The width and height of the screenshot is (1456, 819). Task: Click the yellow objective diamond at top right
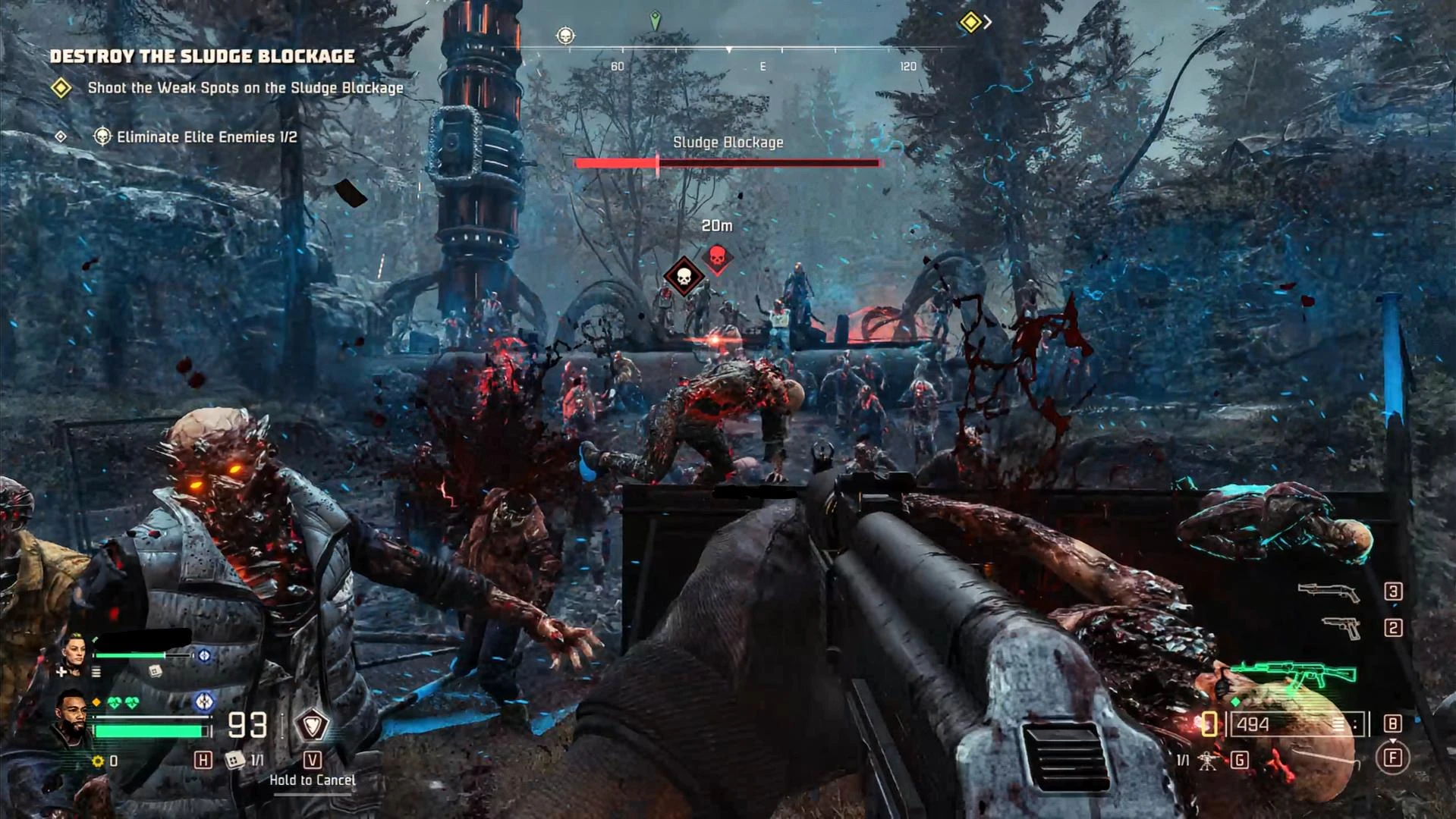click(971, 23)
